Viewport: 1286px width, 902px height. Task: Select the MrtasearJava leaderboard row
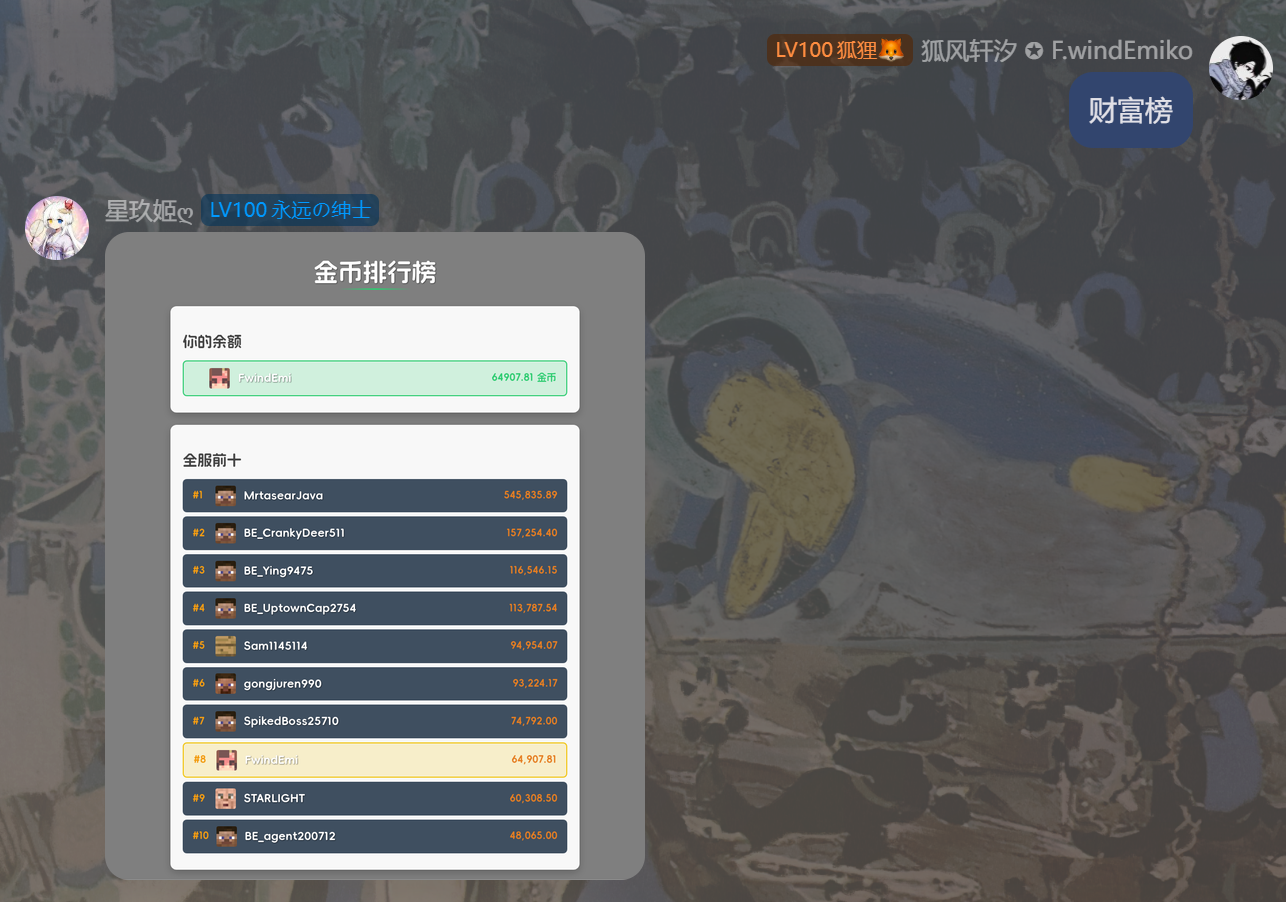pos(374,495)
